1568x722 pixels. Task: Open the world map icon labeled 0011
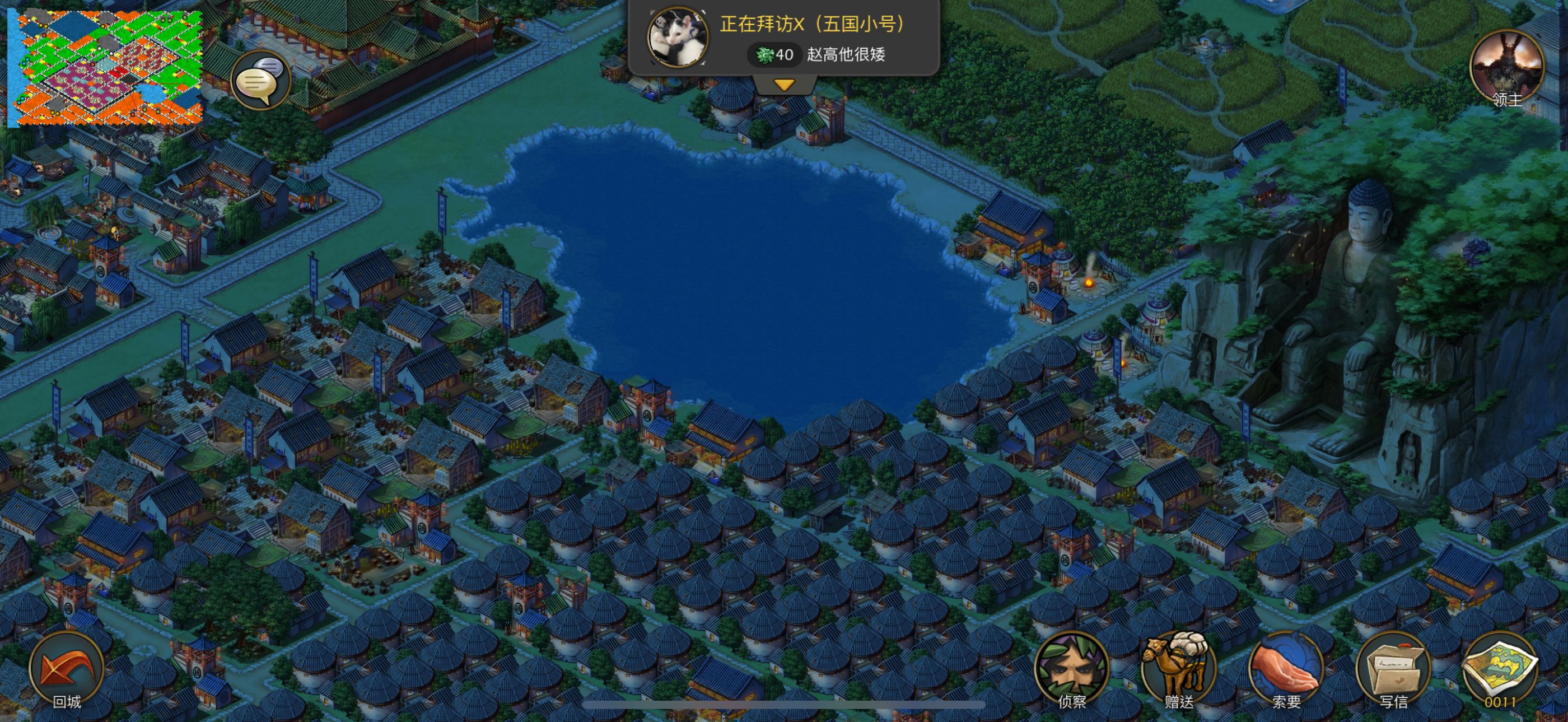(1500, 669)
